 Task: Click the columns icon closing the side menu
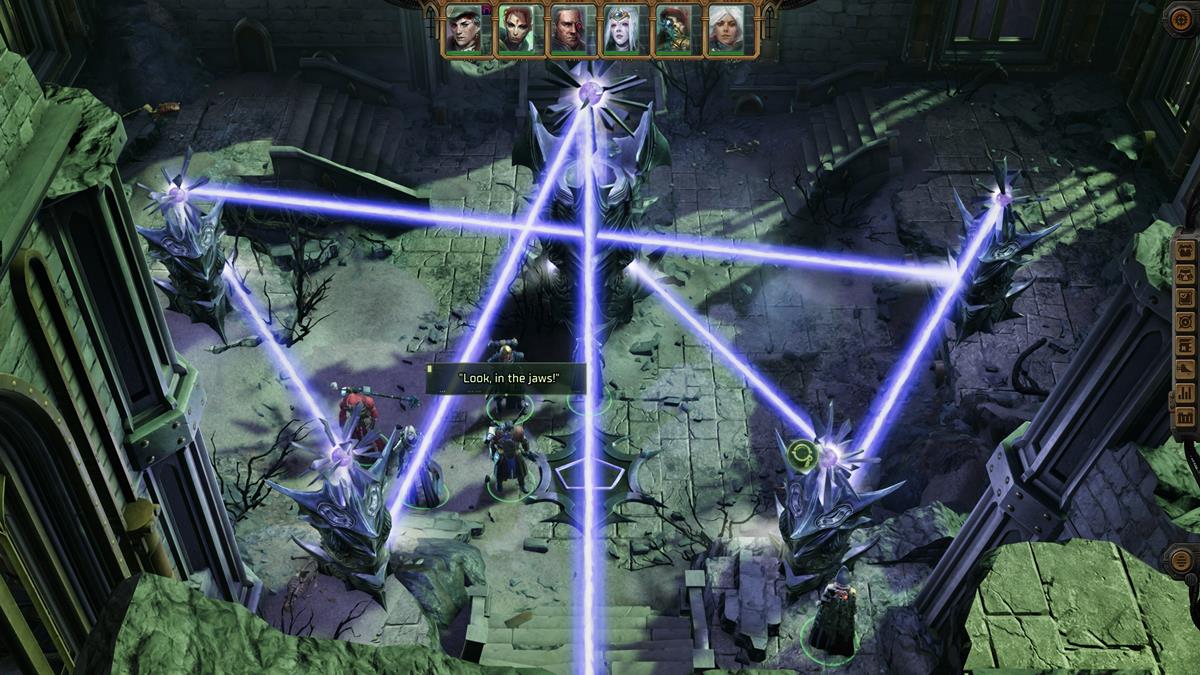(x=1185, y=418)
